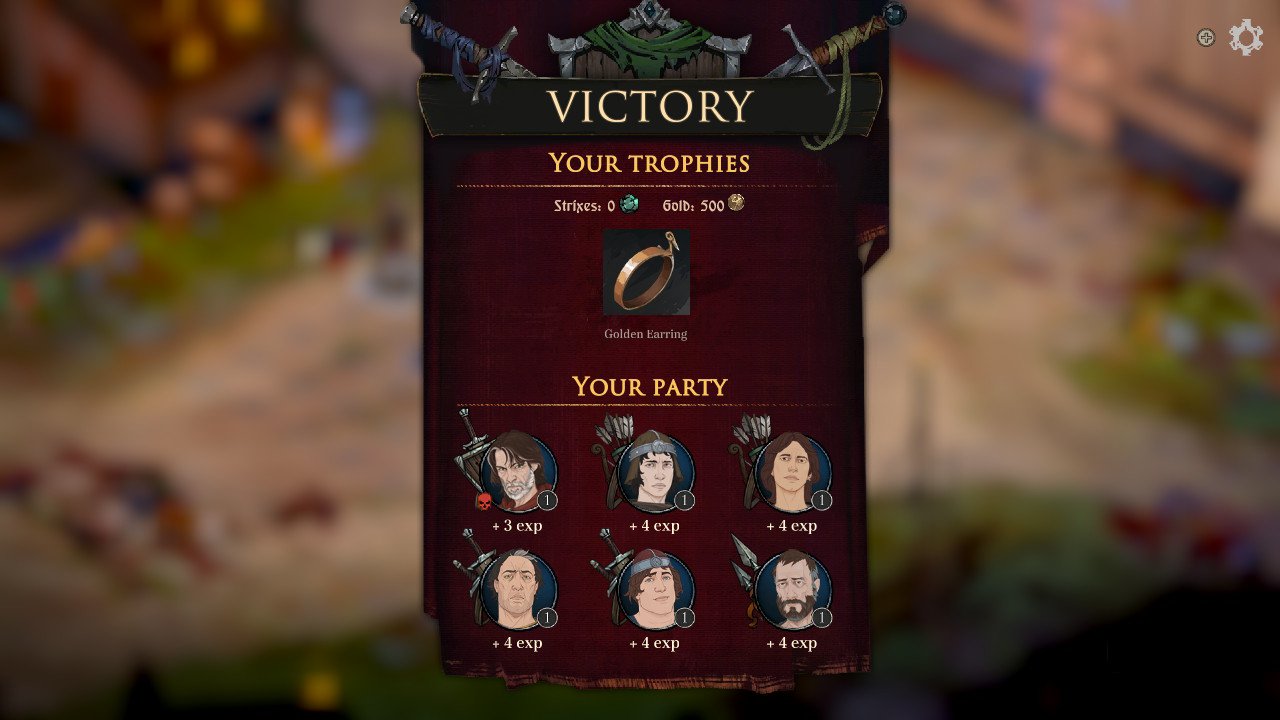Screen dimensions: 1280x720
Task: Select the gold coin icon beside 500
Action: [x=735, y=203]
